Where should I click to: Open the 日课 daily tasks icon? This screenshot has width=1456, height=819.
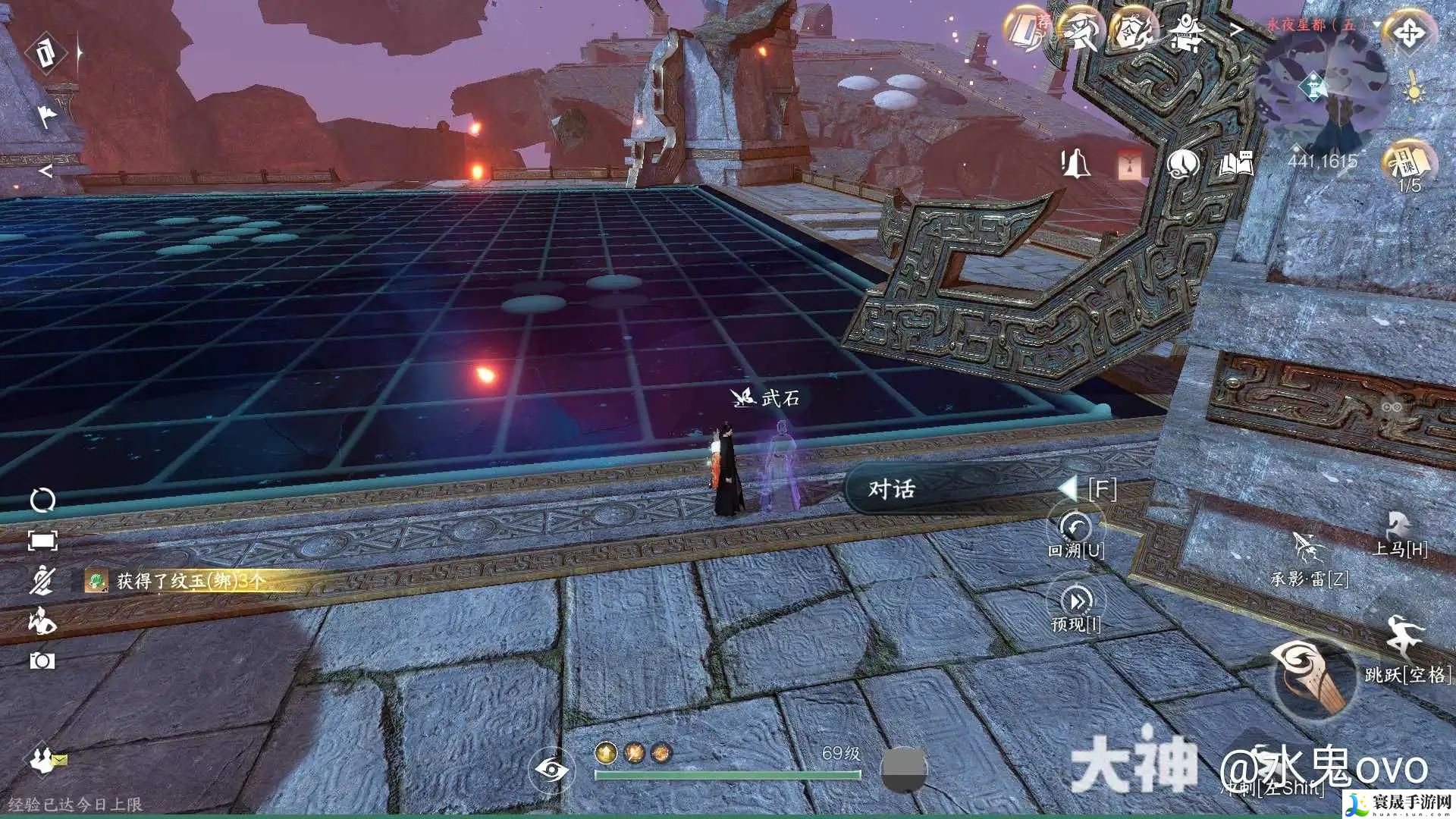click(1409, 161)
